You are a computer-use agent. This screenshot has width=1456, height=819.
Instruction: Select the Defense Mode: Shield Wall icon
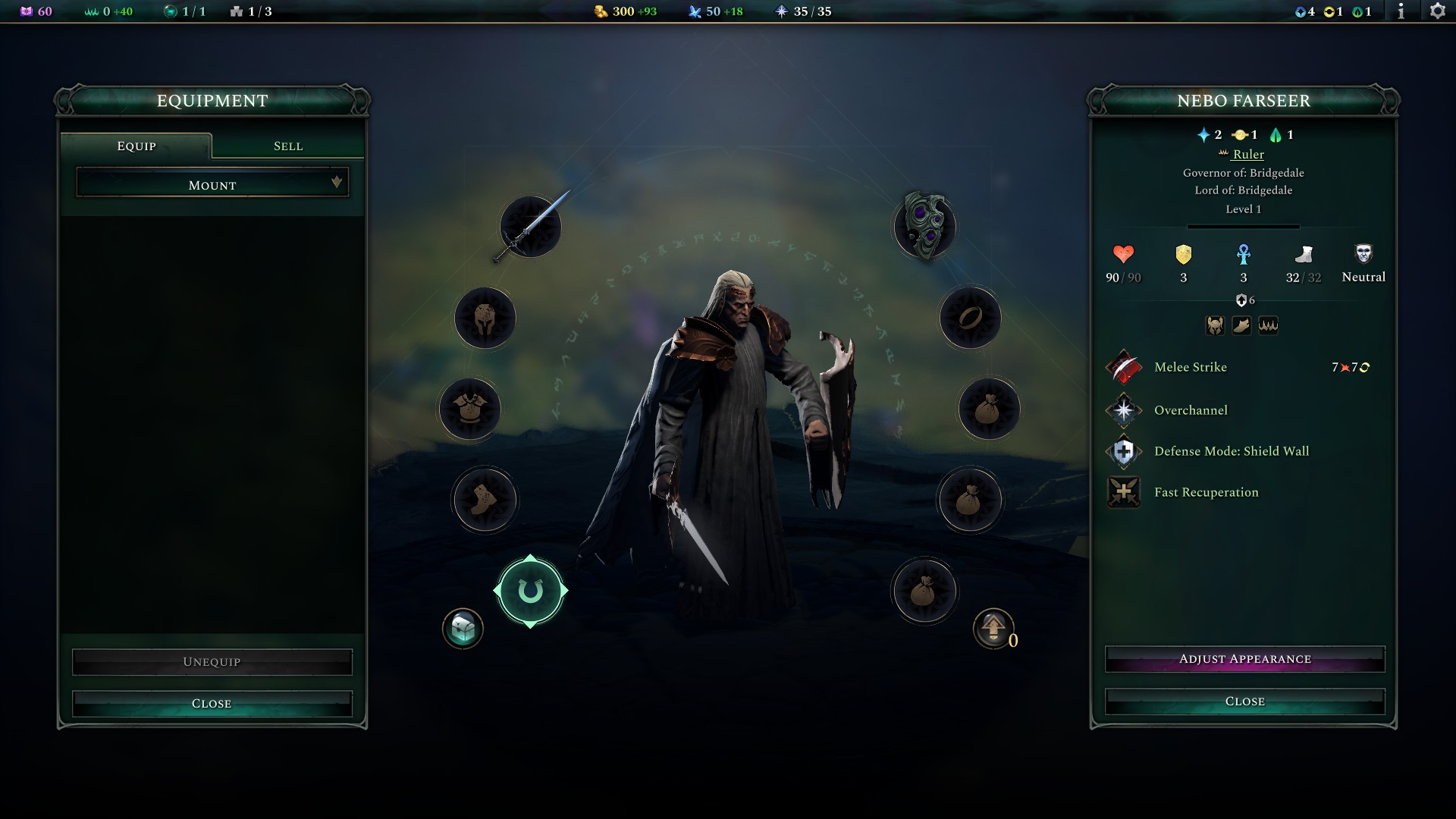coord(1123,451)
